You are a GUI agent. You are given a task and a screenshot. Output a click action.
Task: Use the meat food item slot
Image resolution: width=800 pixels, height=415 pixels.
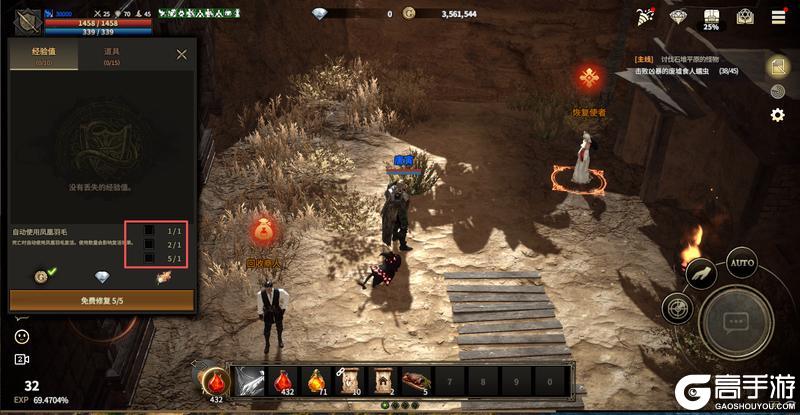coord(416,381)
